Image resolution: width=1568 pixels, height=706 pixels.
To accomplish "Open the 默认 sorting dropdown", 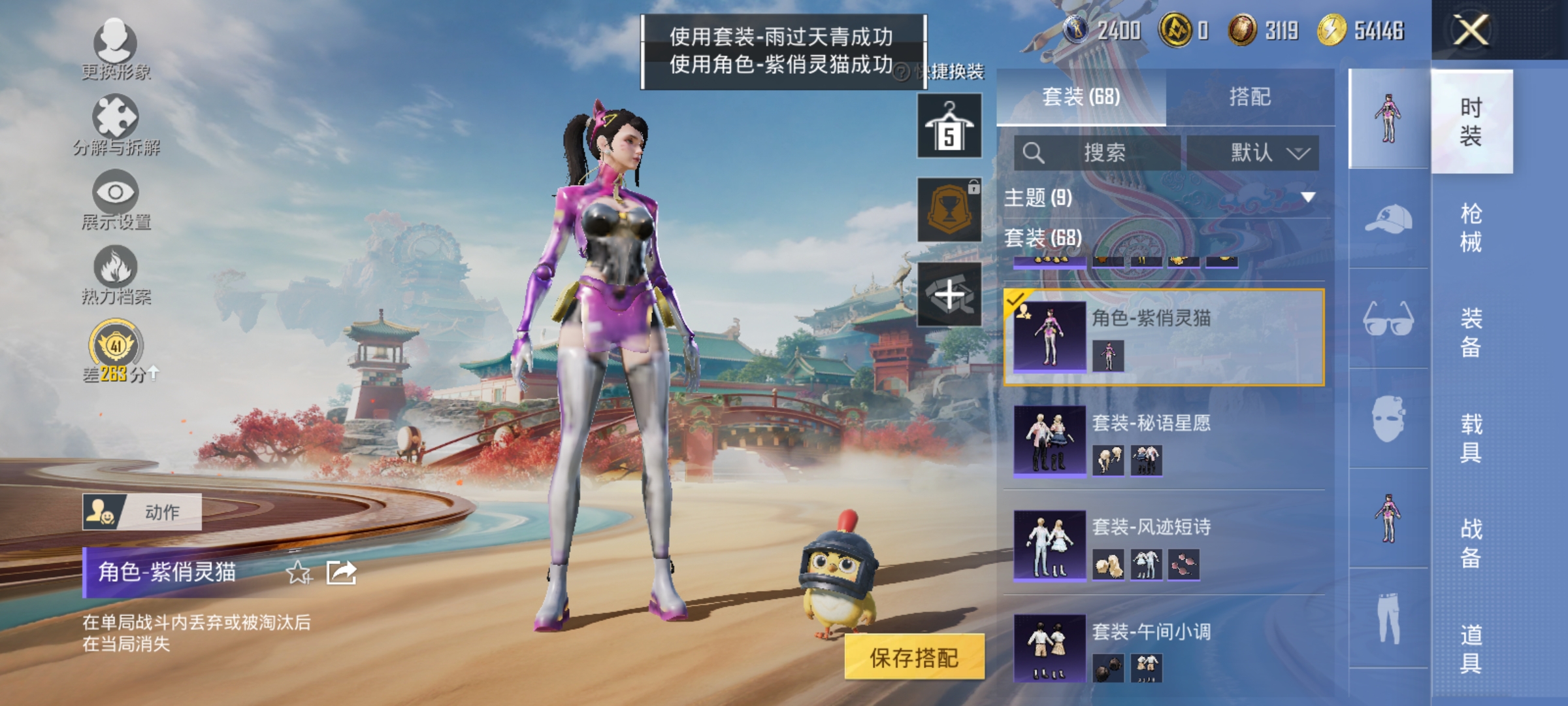I will point(1252,151).
